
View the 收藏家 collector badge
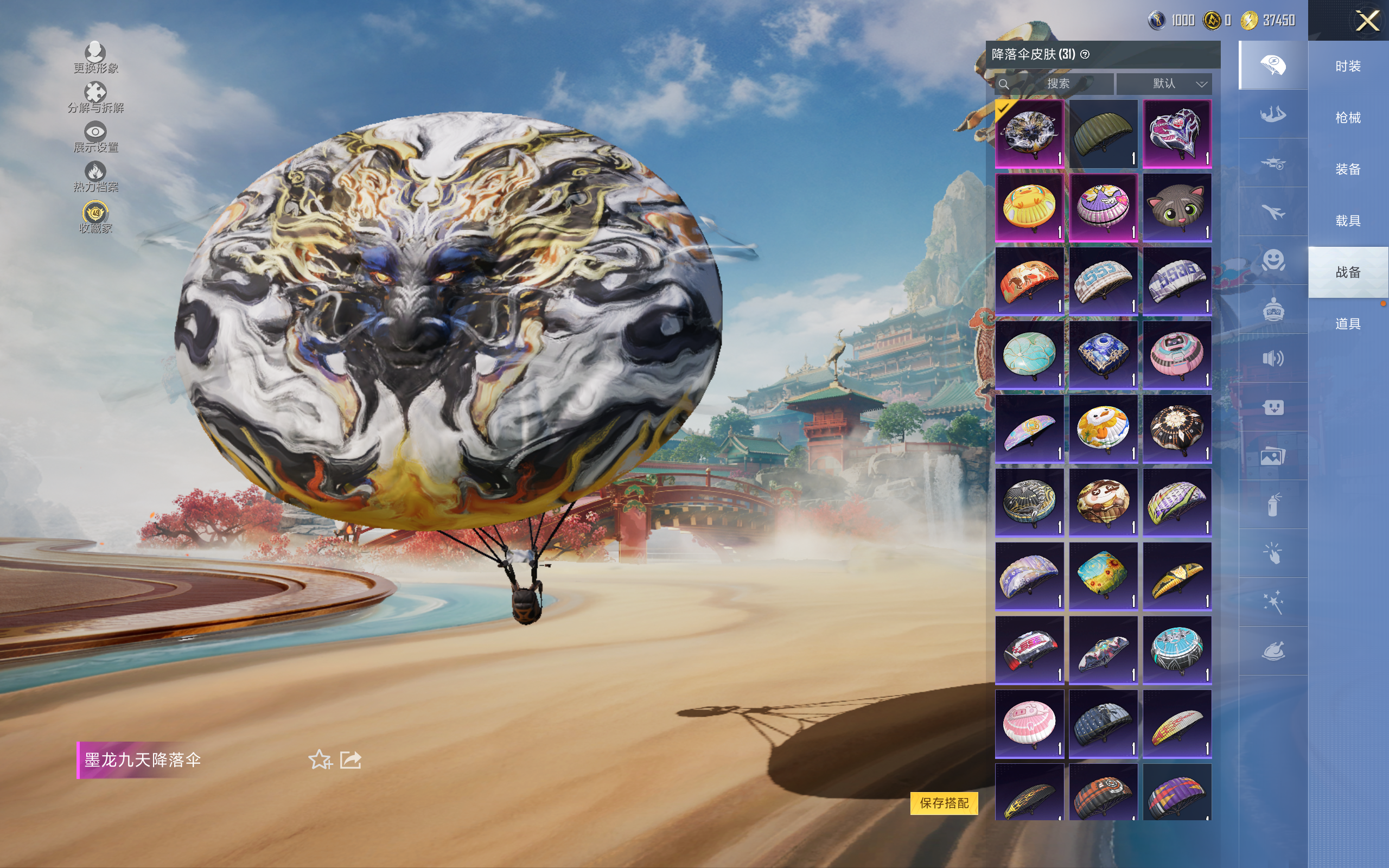click(95, 218)
